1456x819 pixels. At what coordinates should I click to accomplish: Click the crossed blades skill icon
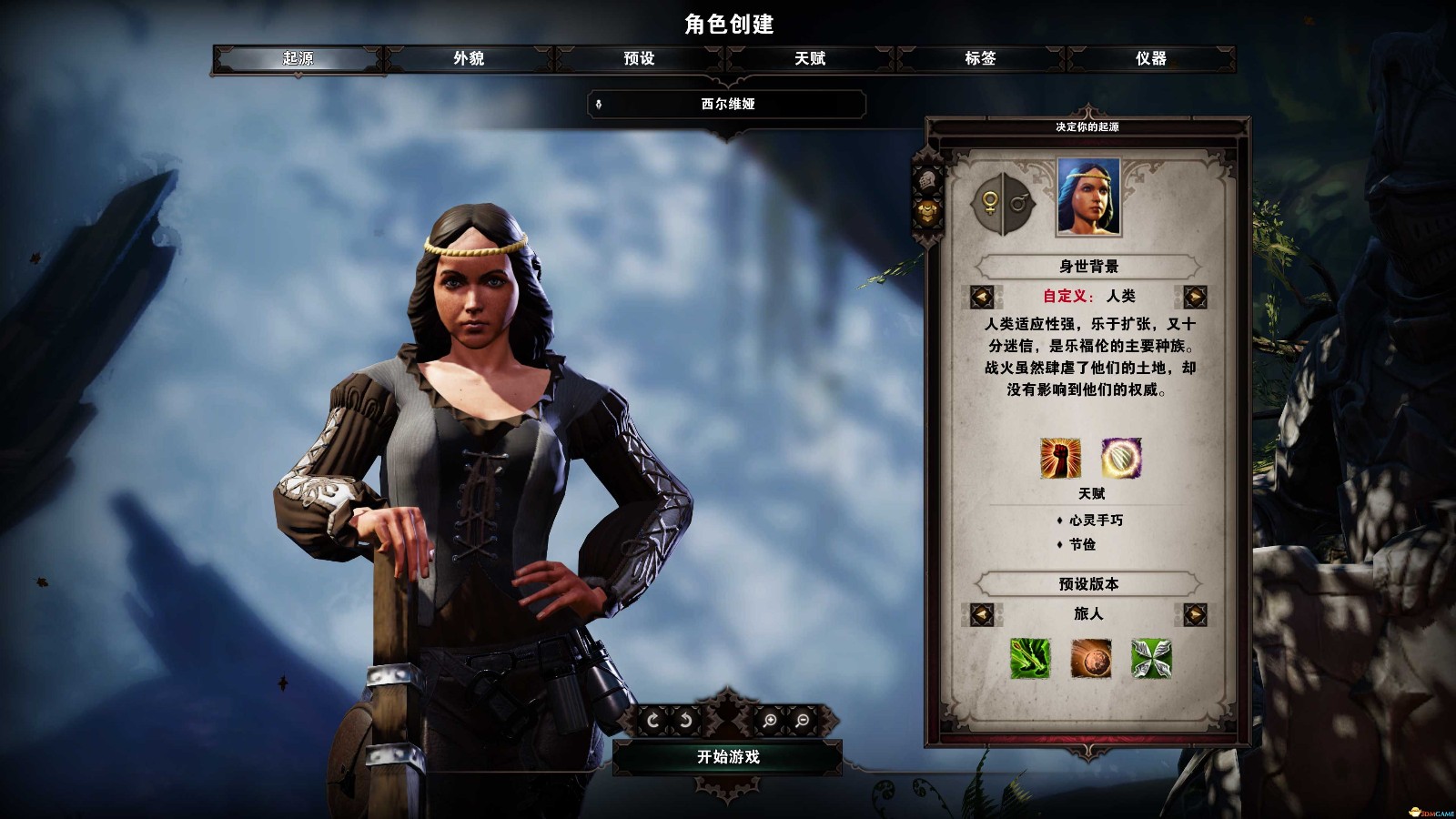coord(1151,658)
